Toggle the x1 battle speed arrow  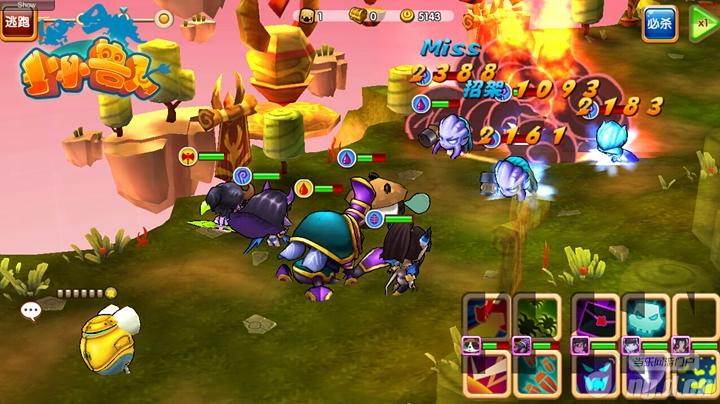point(702,23)
